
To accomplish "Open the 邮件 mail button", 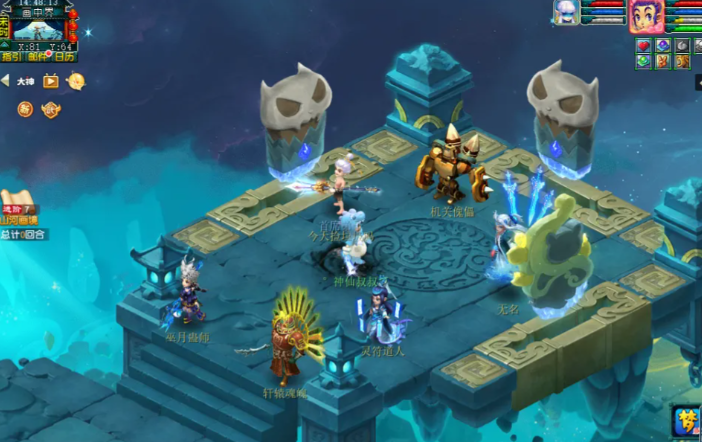I will (37, 57).
